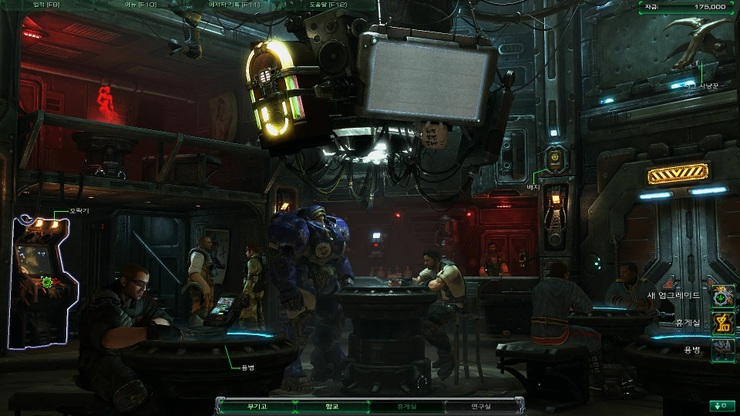This screenshot has width=740, height=416.
Task: Open the 업적 achievements panel
Action: tap(47, 5)
